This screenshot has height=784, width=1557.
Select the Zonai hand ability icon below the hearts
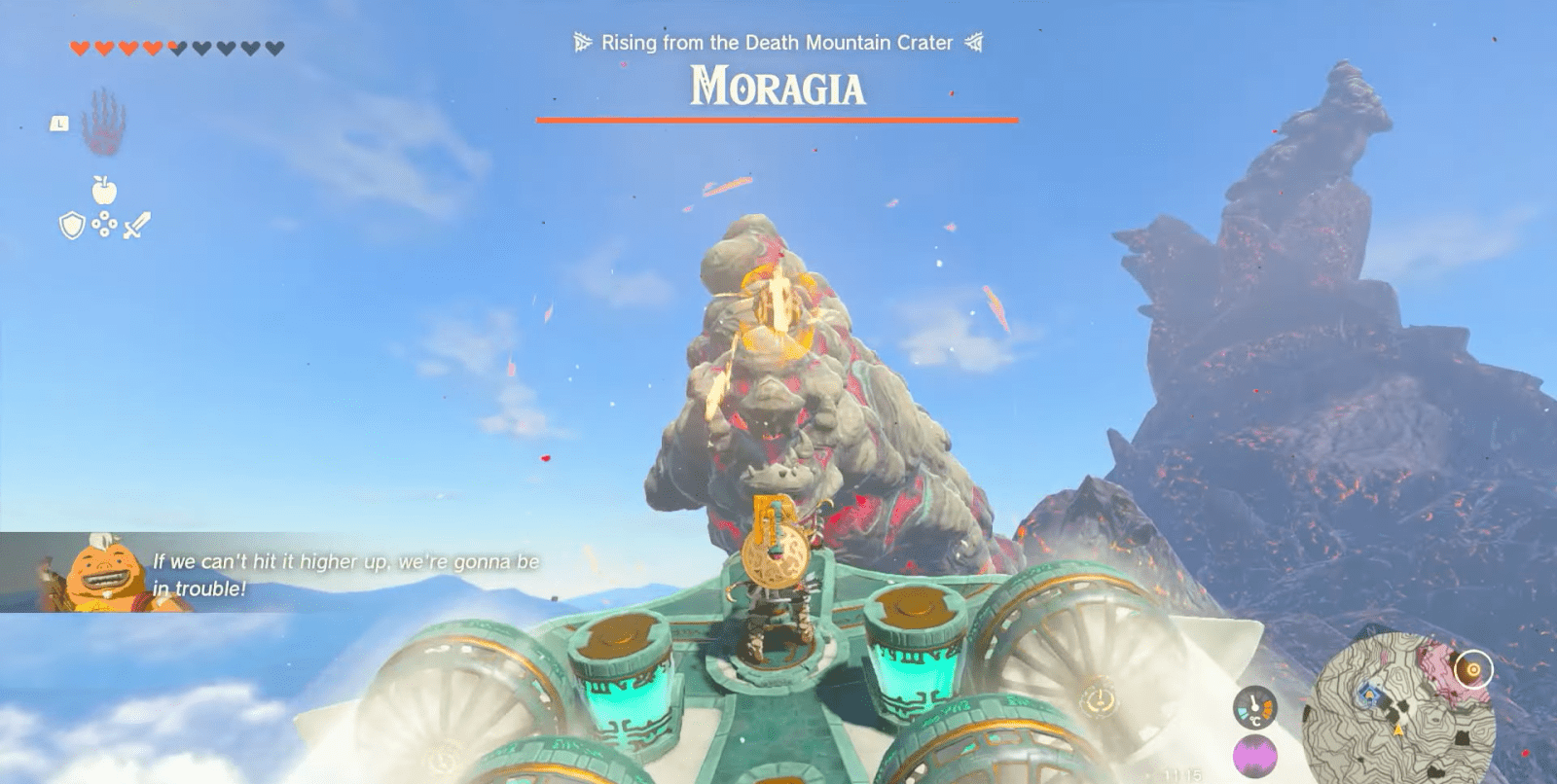pos(102,126)
